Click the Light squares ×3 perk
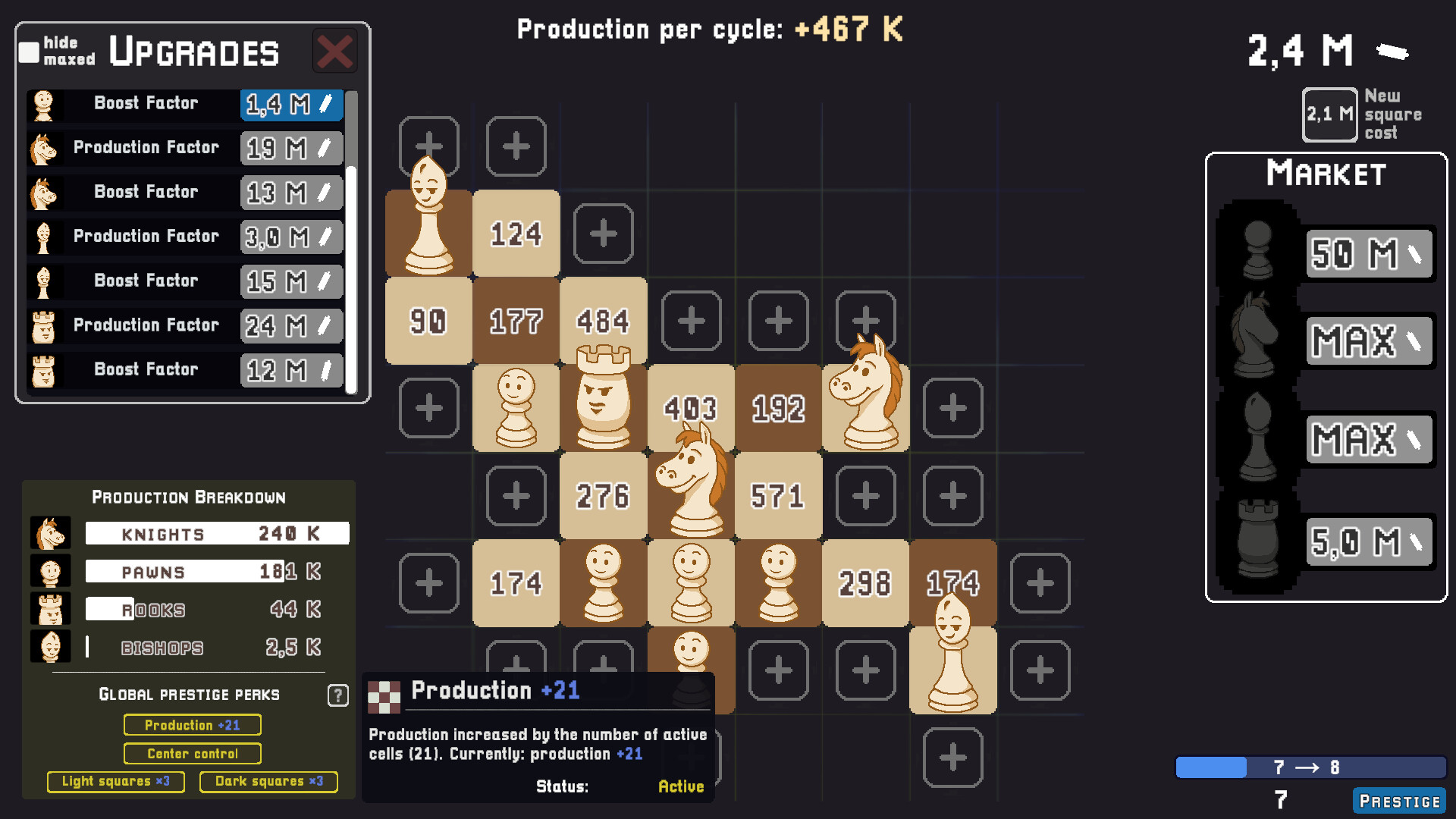This screenshot has height=819, width=1456. point(115,781)
